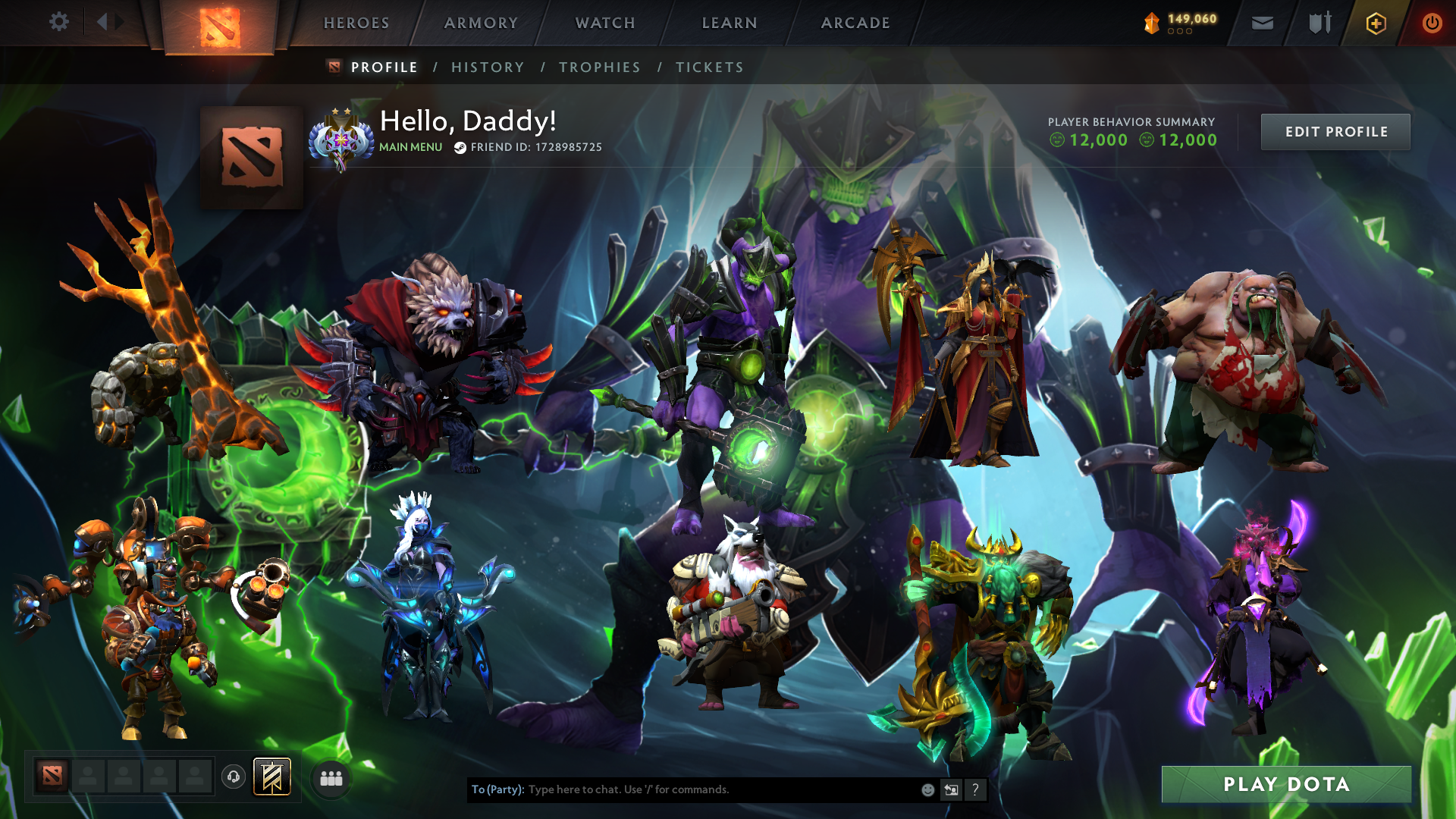Open Dota Plus hexagon plus icon
1456x819 pixels.
pos(1374,23)
